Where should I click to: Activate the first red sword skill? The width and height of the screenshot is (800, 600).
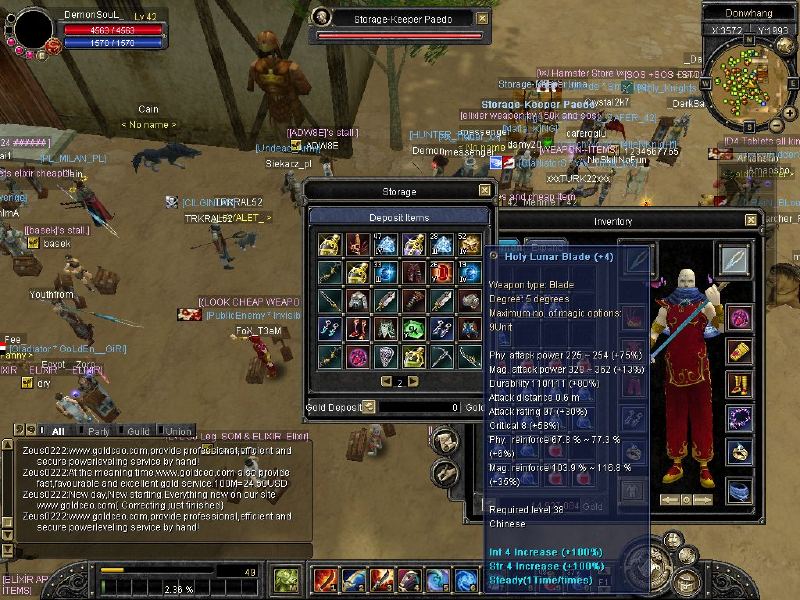(x=325, y=580)
